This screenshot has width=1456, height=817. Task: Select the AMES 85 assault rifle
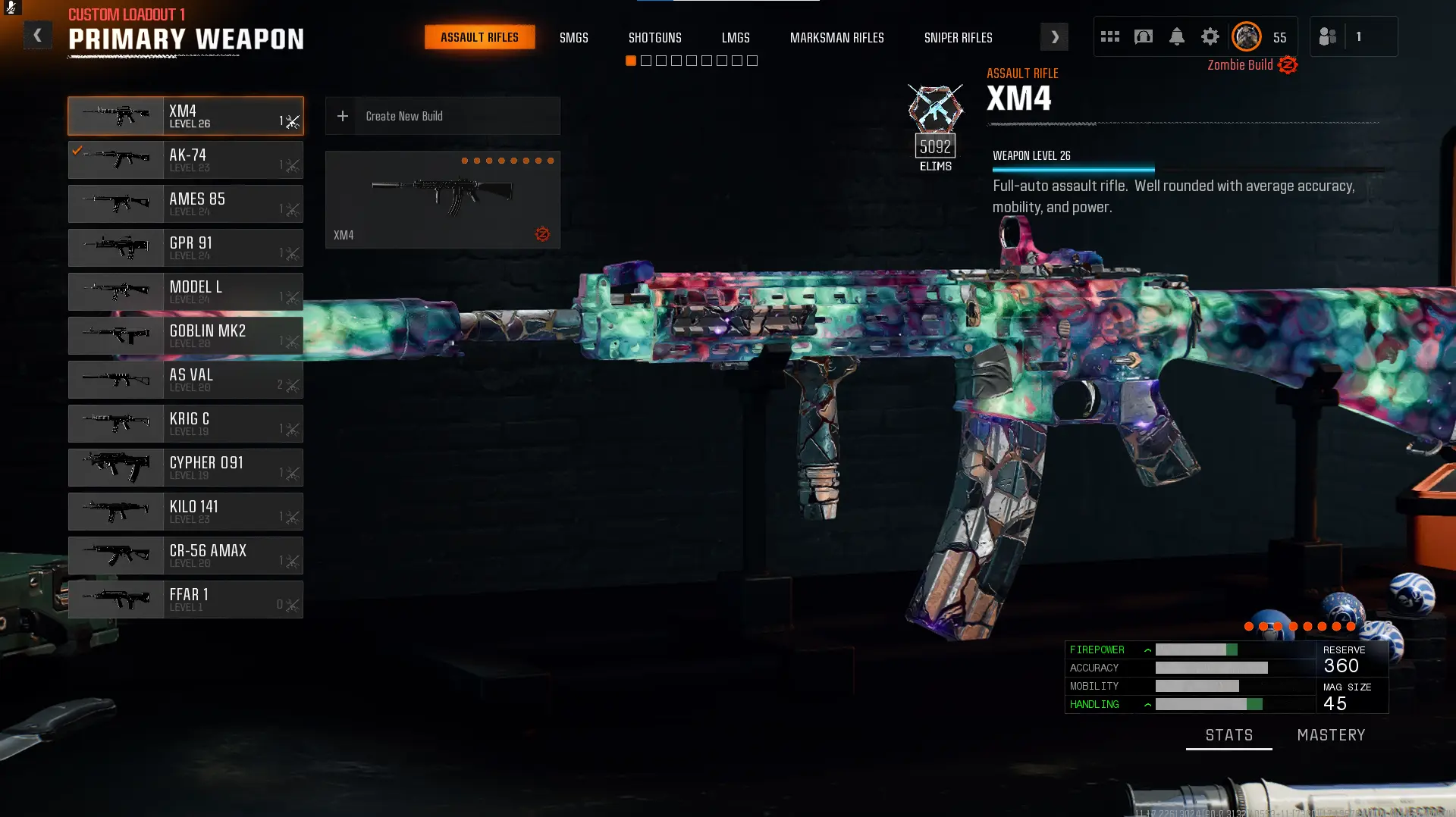point(186,204)
